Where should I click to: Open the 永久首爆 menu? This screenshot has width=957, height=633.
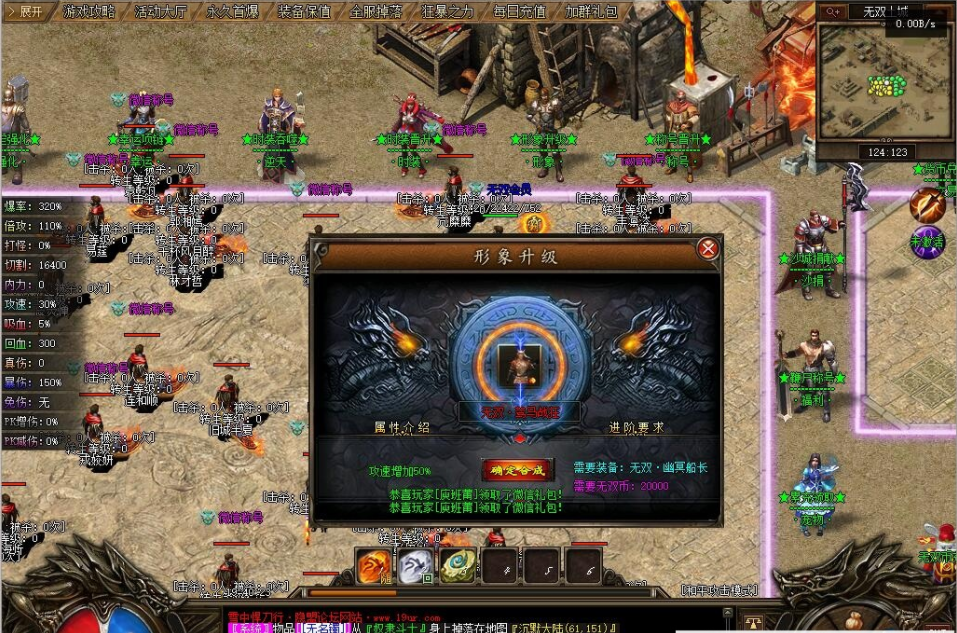tap(232, 12)
